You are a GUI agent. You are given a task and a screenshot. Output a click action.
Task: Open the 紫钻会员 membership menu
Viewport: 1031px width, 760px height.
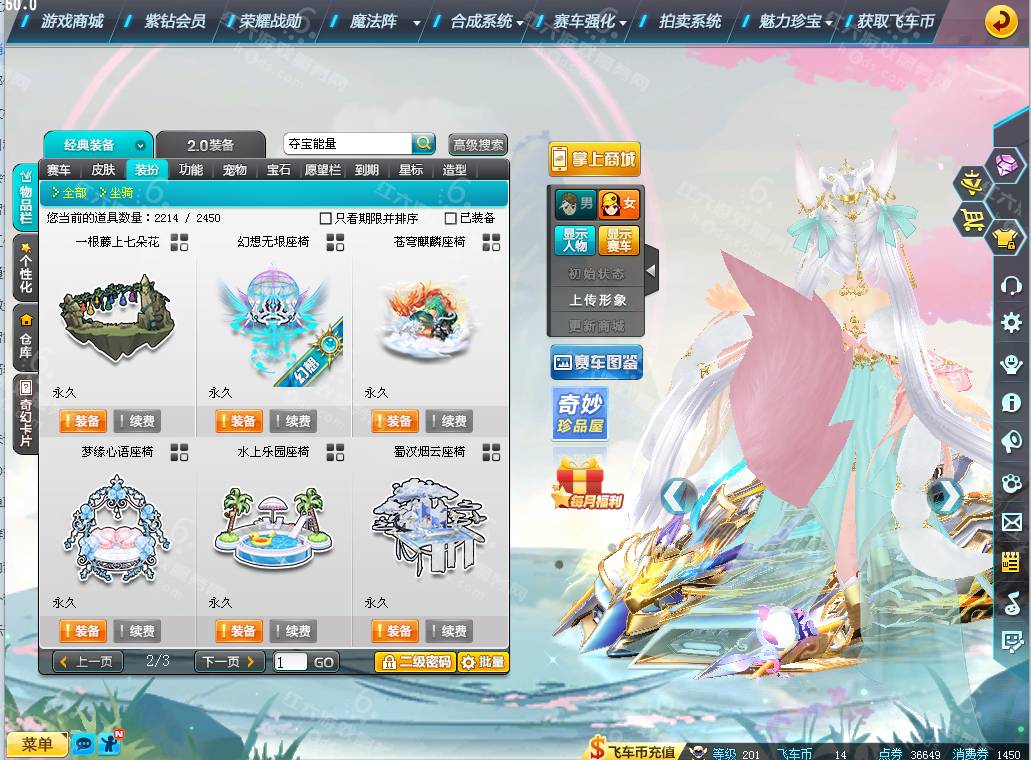coord(175,20)
